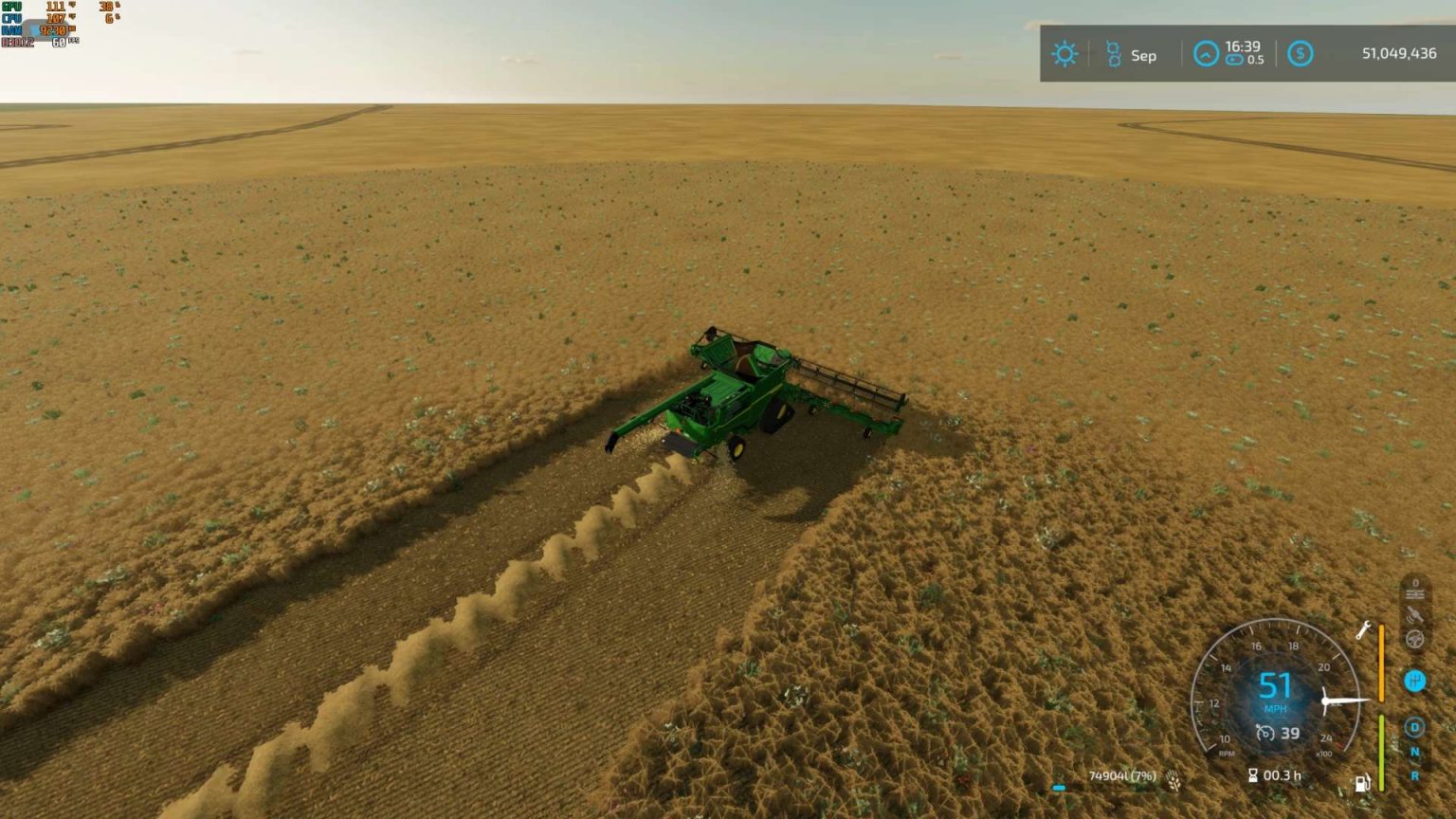Toggle the manual transmission mode
This screenshot has height=819, width=1456.
click(x=1413, y=681)
